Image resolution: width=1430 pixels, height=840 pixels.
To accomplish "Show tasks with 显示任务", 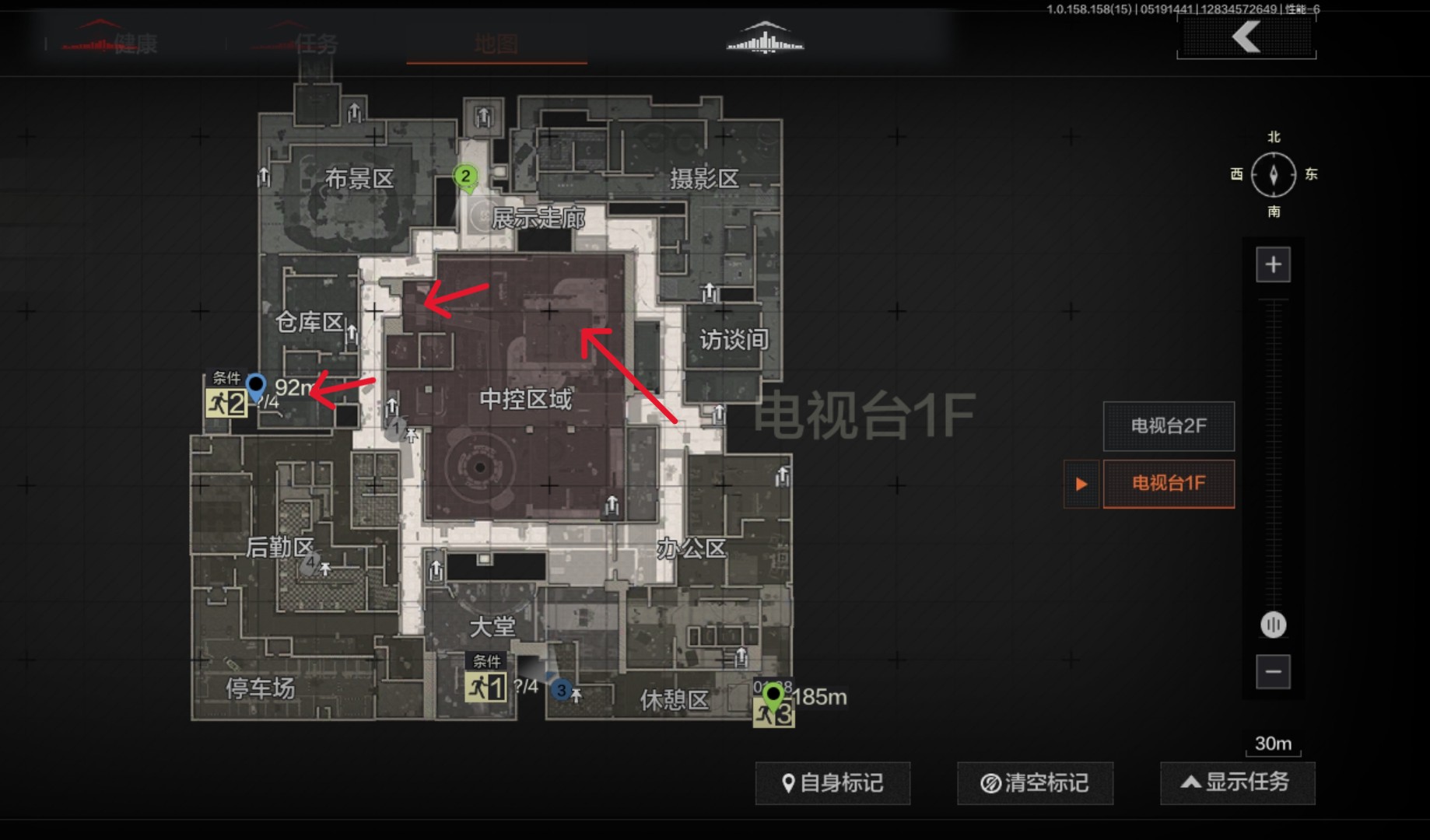I will (x=1237, y=782).
